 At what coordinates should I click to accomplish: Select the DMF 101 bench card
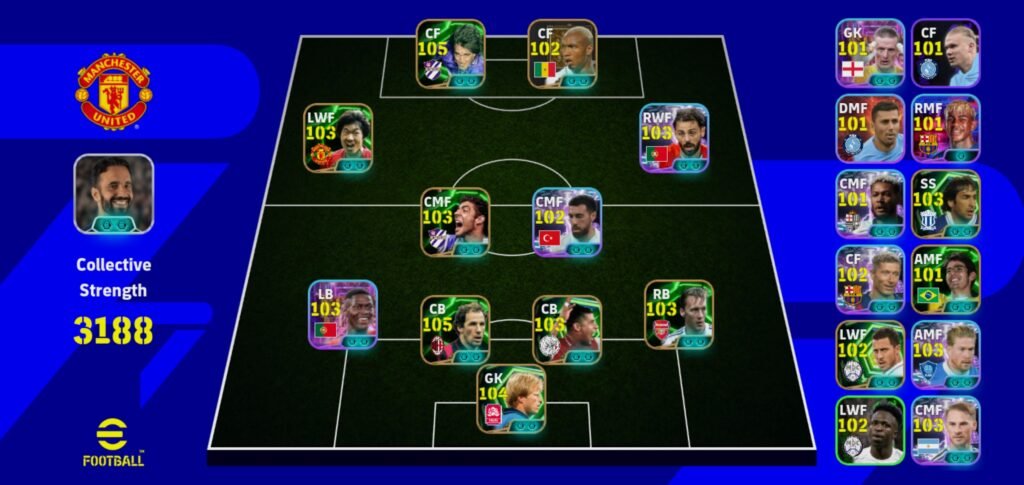coord(870,129)
